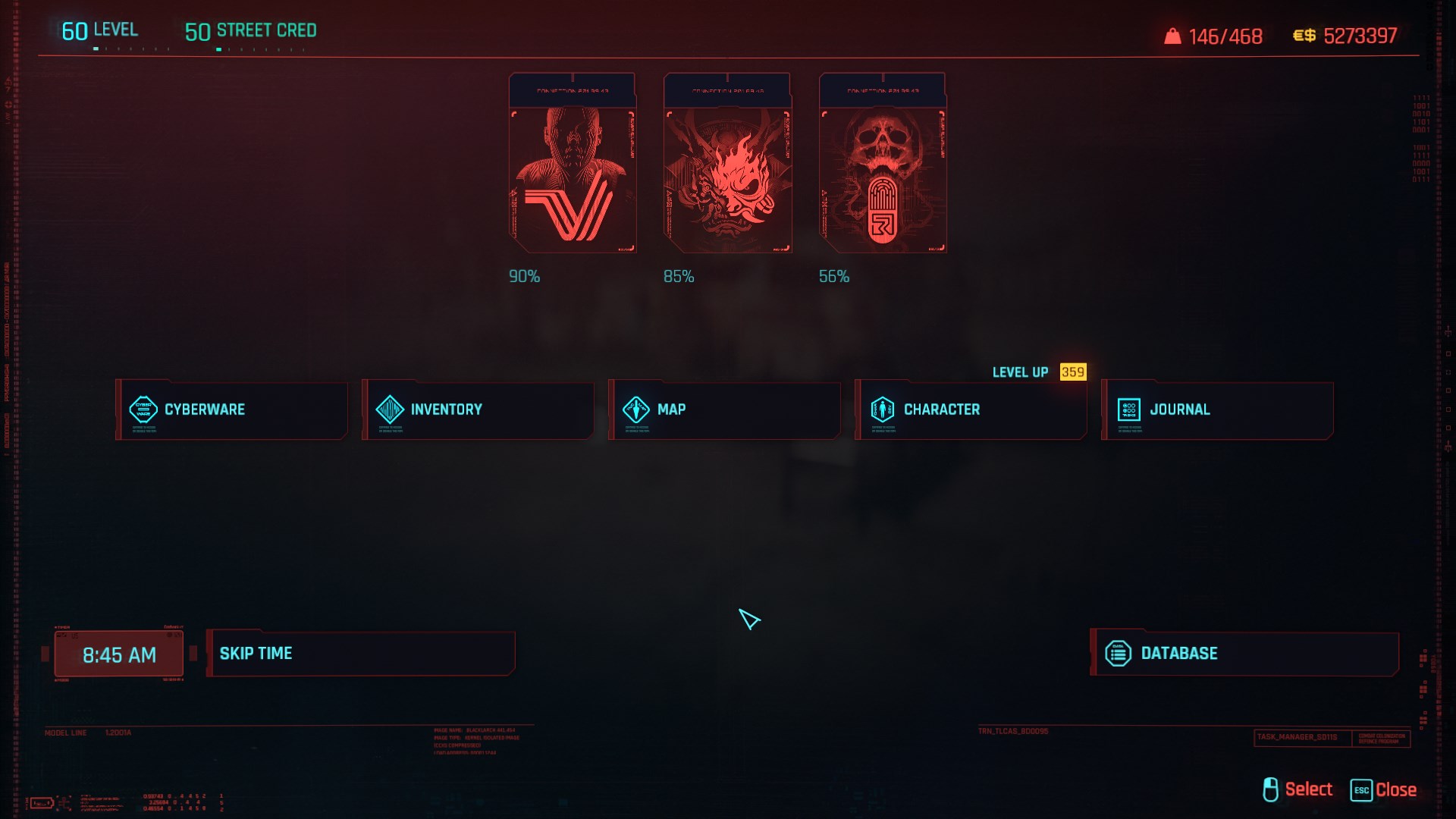Click the Skip Time button
This screenshot has width=1456, height=819.
360,653
